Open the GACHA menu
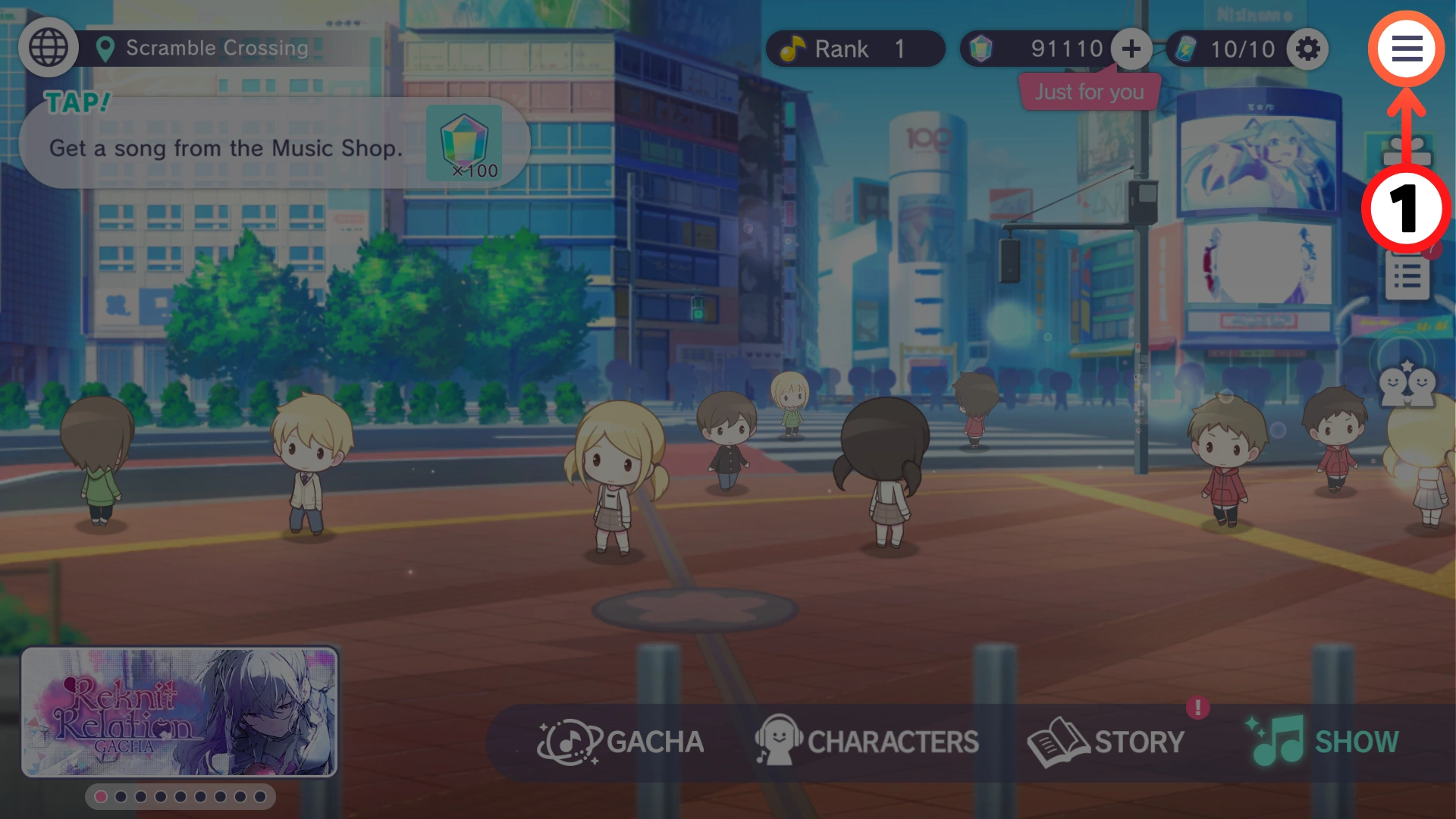 click(x=622, y=742)
